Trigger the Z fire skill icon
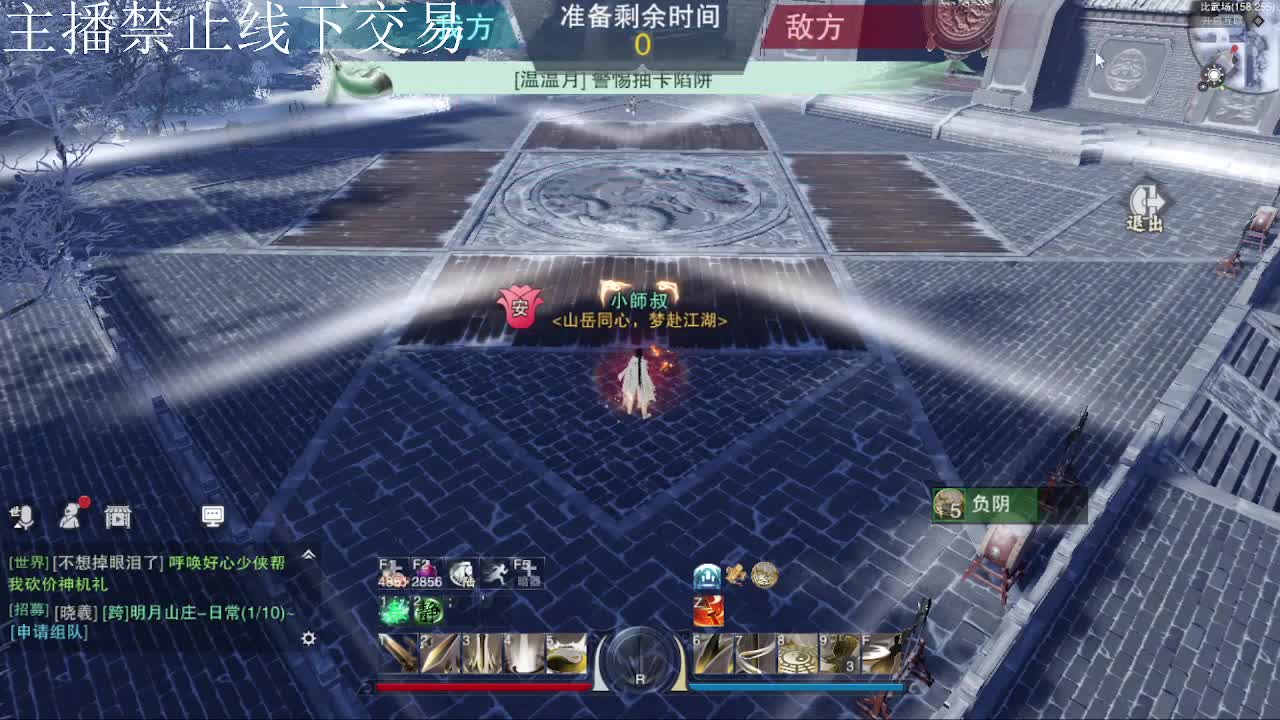 pyautogui.click(x=708, y=609)
